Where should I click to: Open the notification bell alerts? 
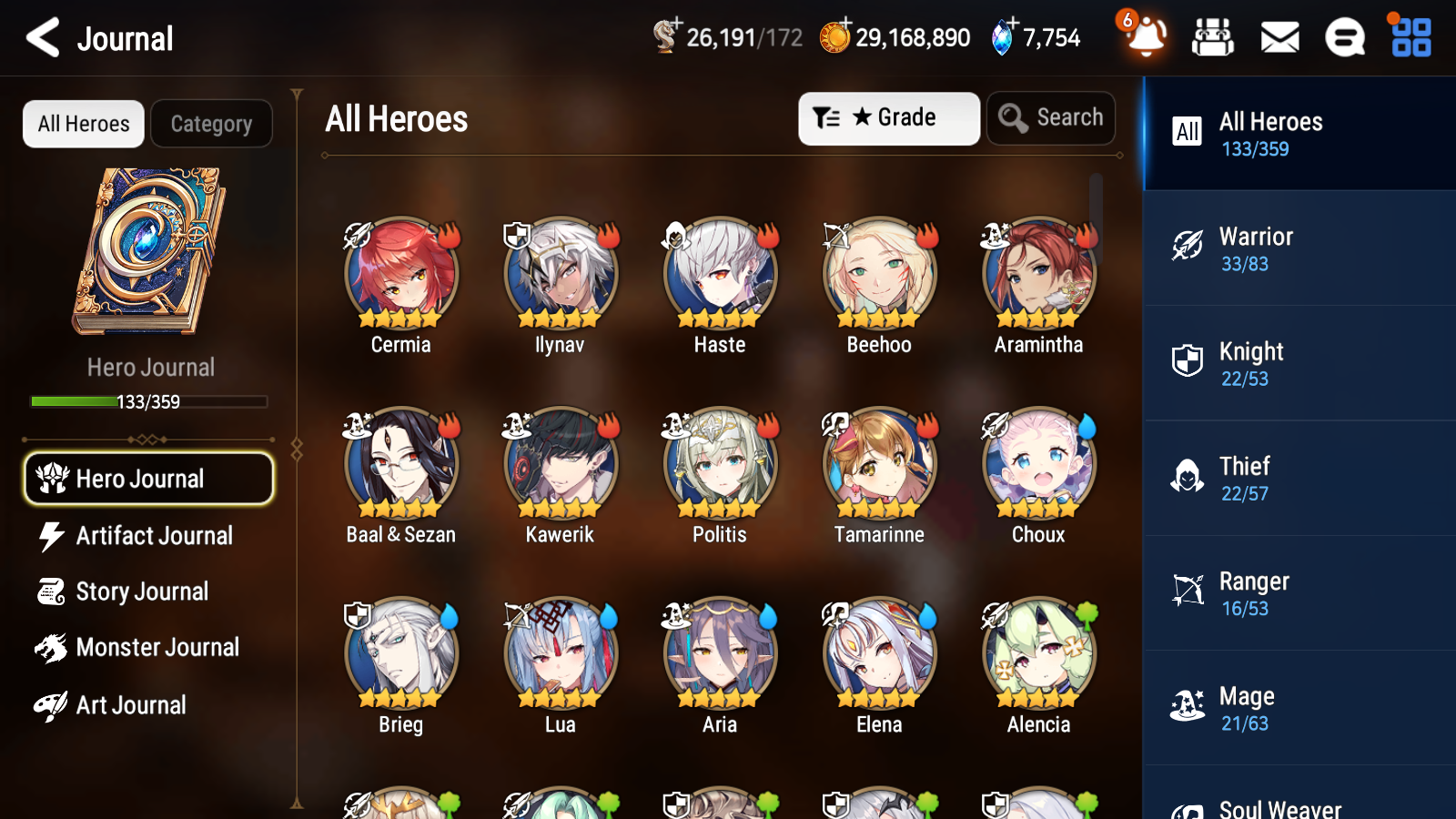click(x=1145, y=38)
